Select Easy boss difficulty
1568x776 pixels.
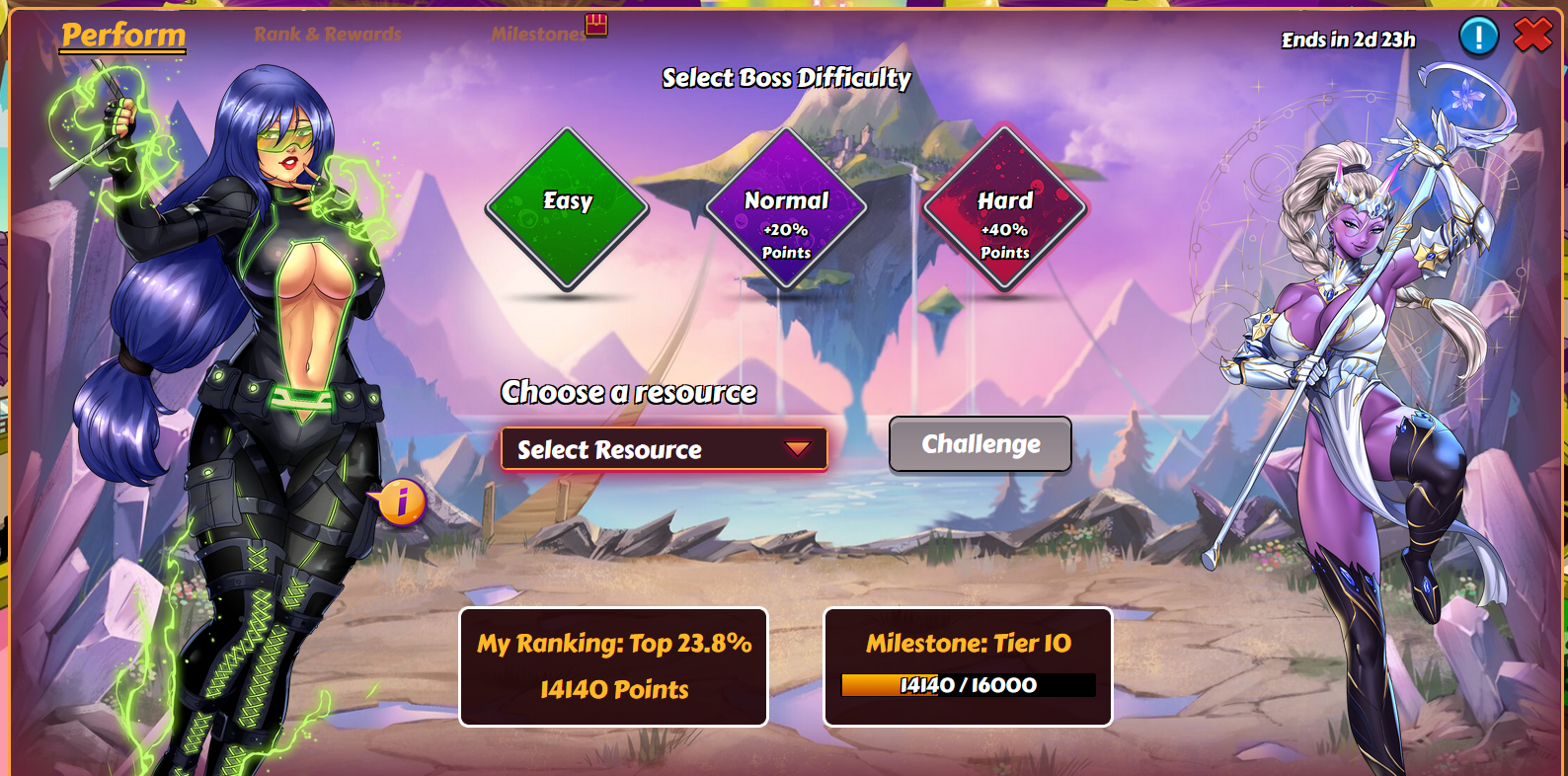tap(567, 208)
